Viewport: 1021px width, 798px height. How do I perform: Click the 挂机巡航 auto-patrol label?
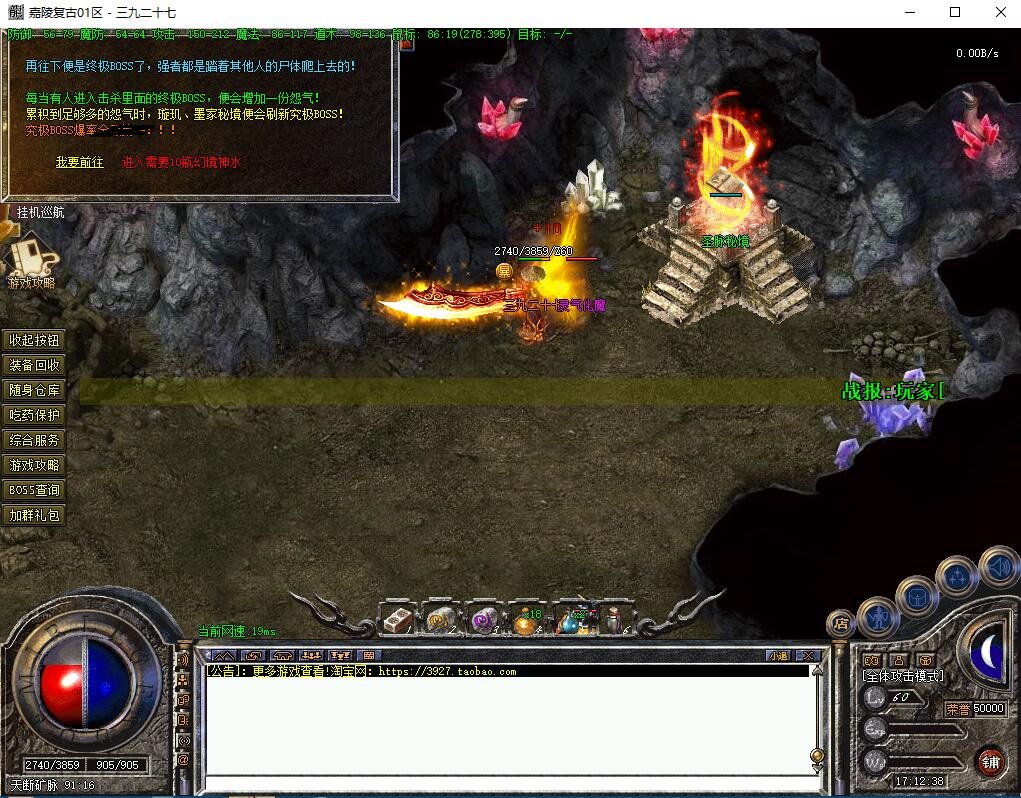[40, 212]
